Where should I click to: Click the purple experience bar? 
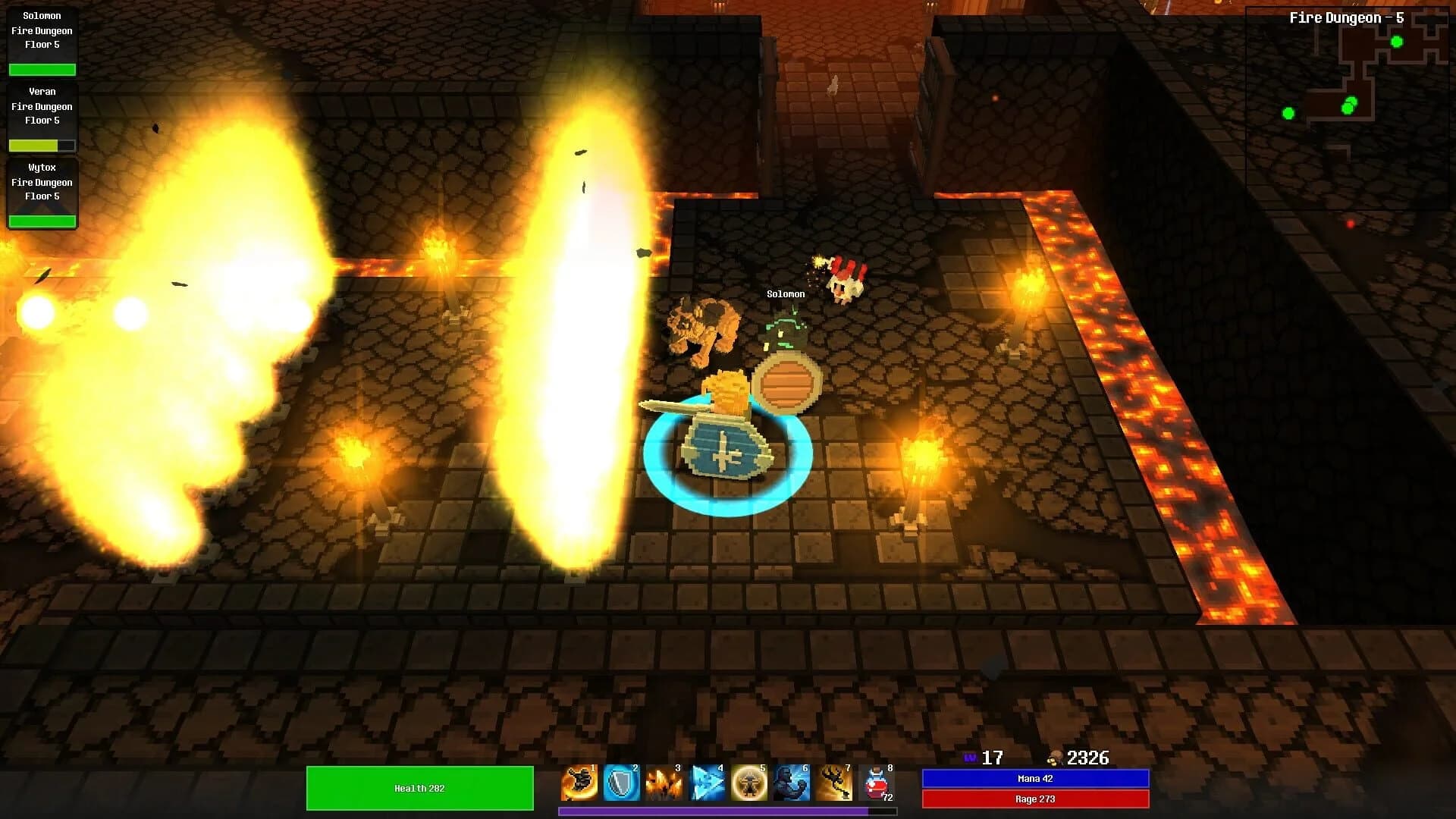click(726, 811)
